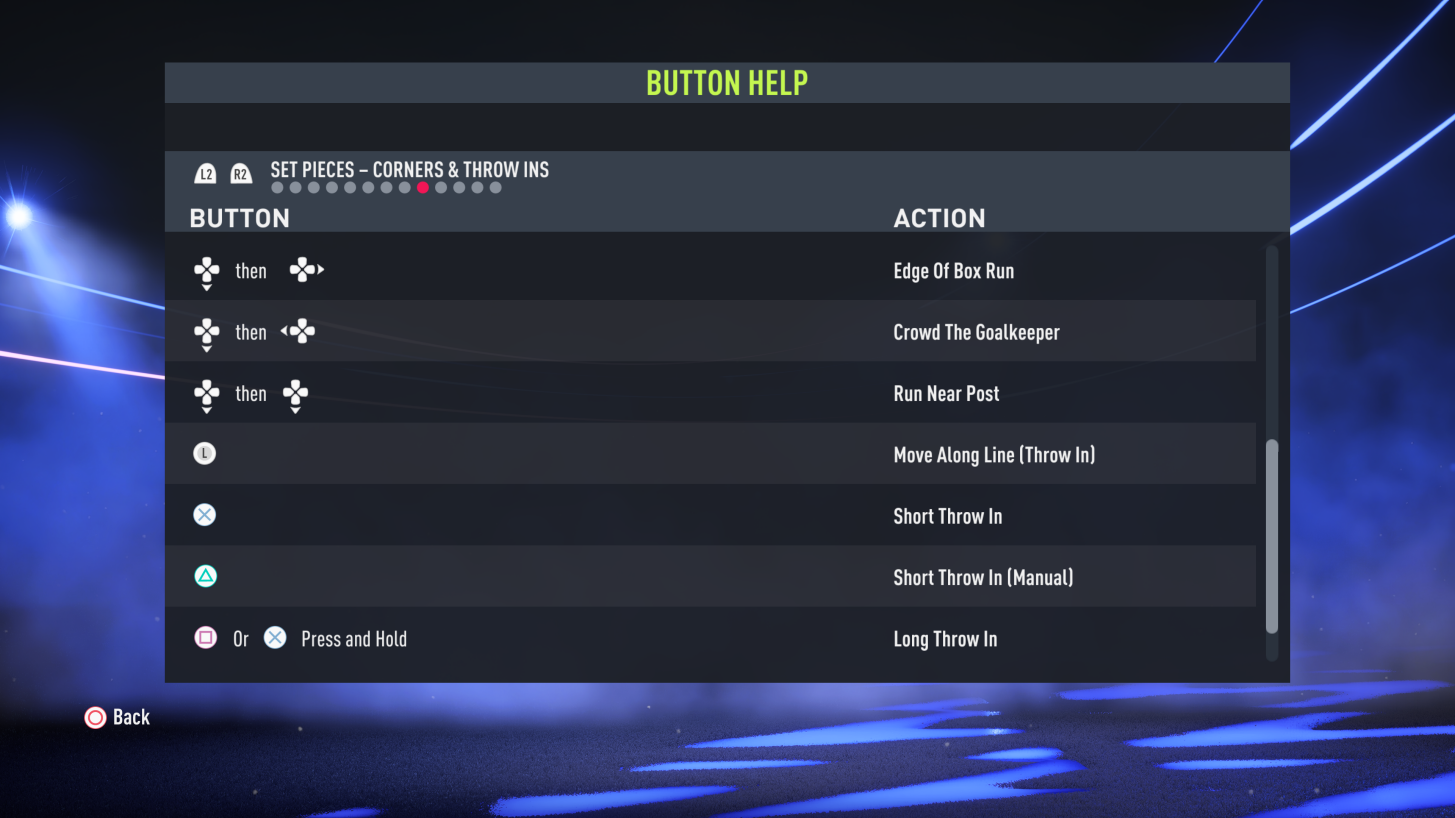Click the green Triangle icon for Short Throw In (Manual)
1455x818 pixels.
[x=204, y=576]
